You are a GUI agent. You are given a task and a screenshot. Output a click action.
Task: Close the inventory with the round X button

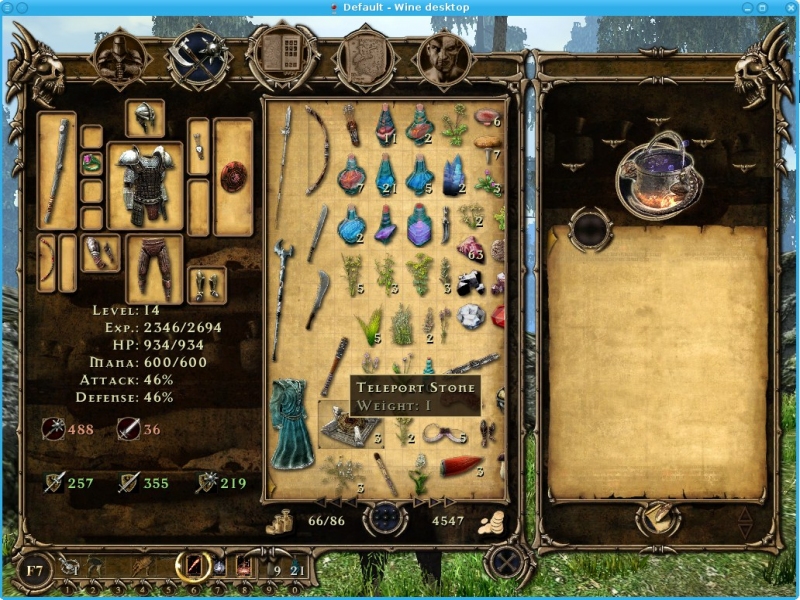click(x=507, y=561)
